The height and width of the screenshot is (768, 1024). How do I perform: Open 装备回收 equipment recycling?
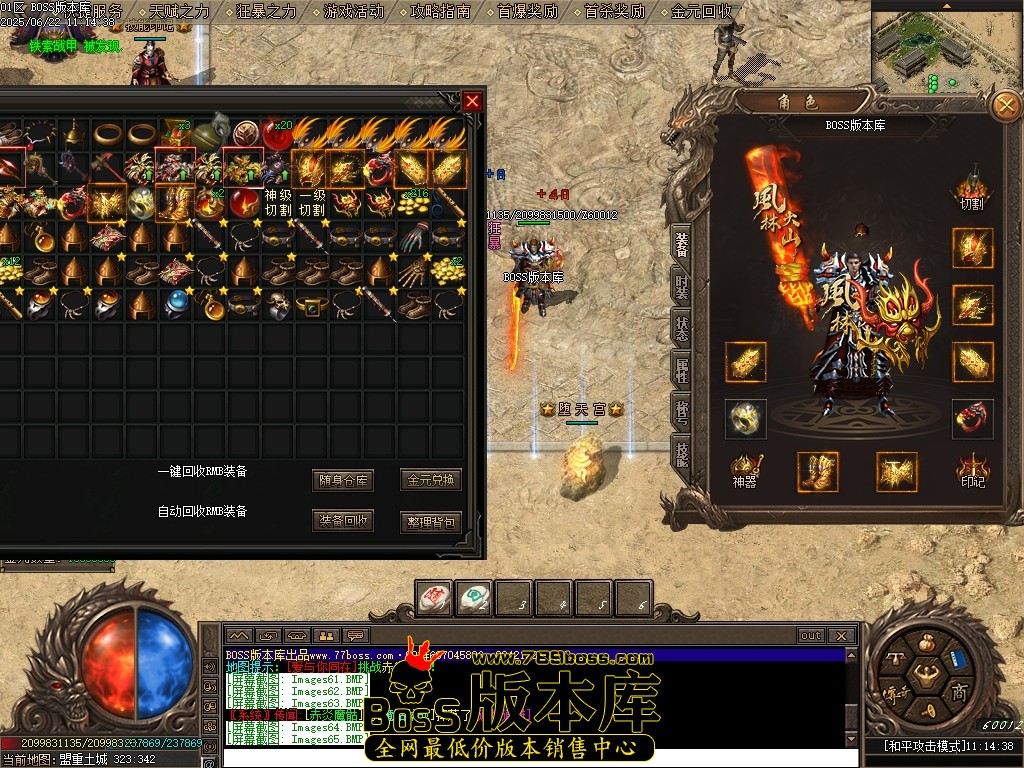click(x=343, y=521)
